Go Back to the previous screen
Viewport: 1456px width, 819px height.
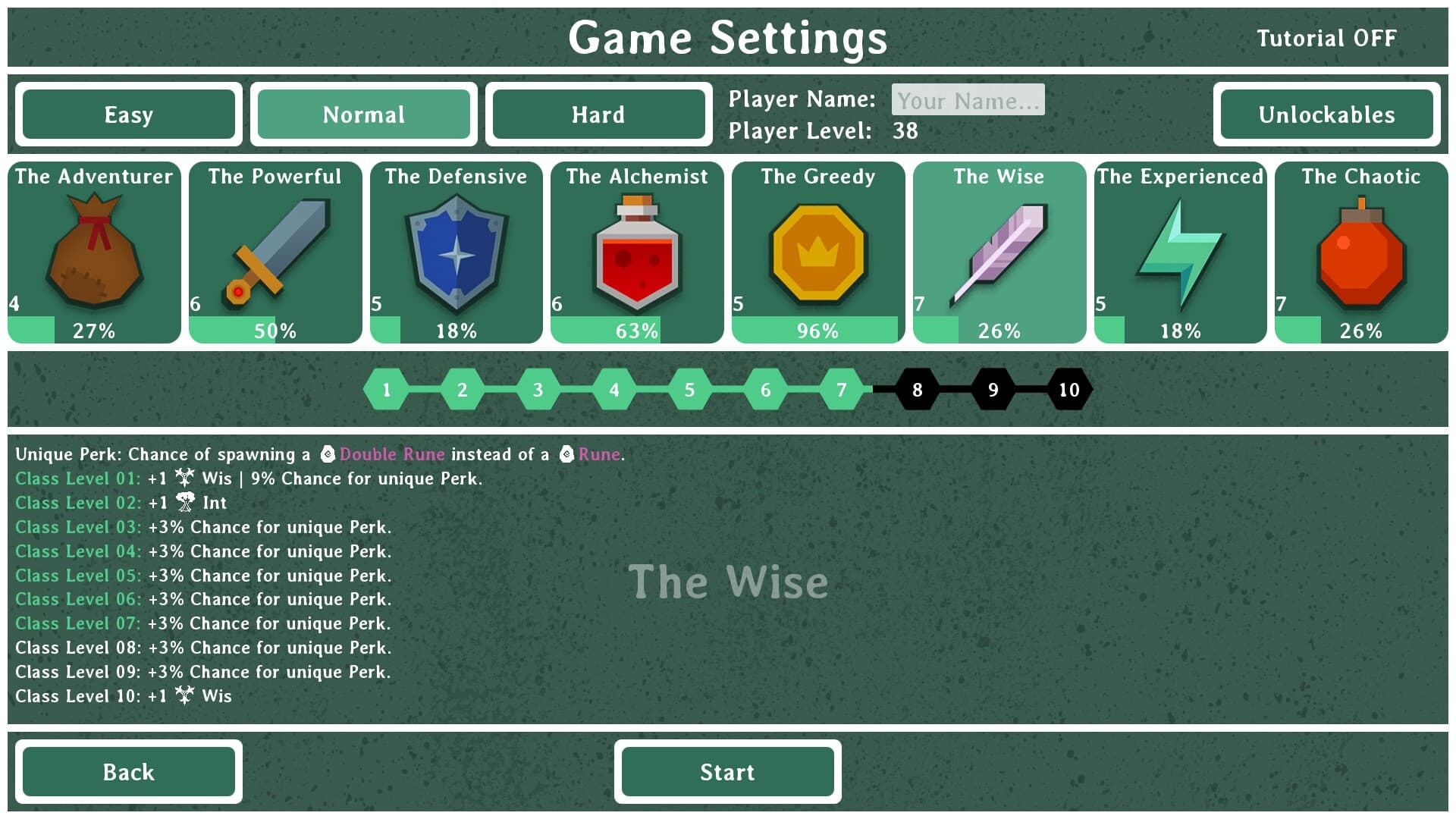tap(129, 771)
